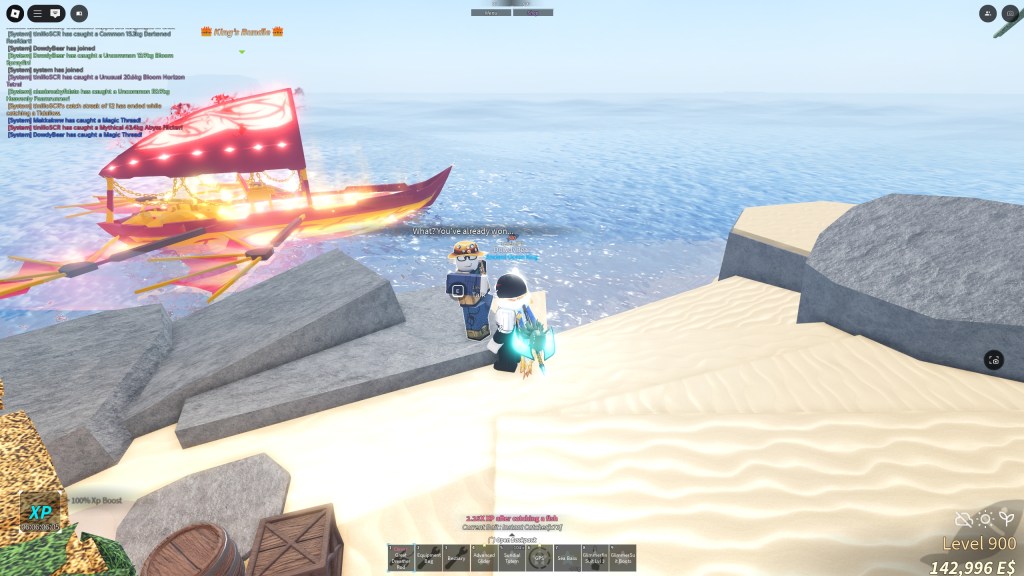This screenshot has width=1024, height=576.
Task: Open the Roblox main menu
Action: pos(15,14)
